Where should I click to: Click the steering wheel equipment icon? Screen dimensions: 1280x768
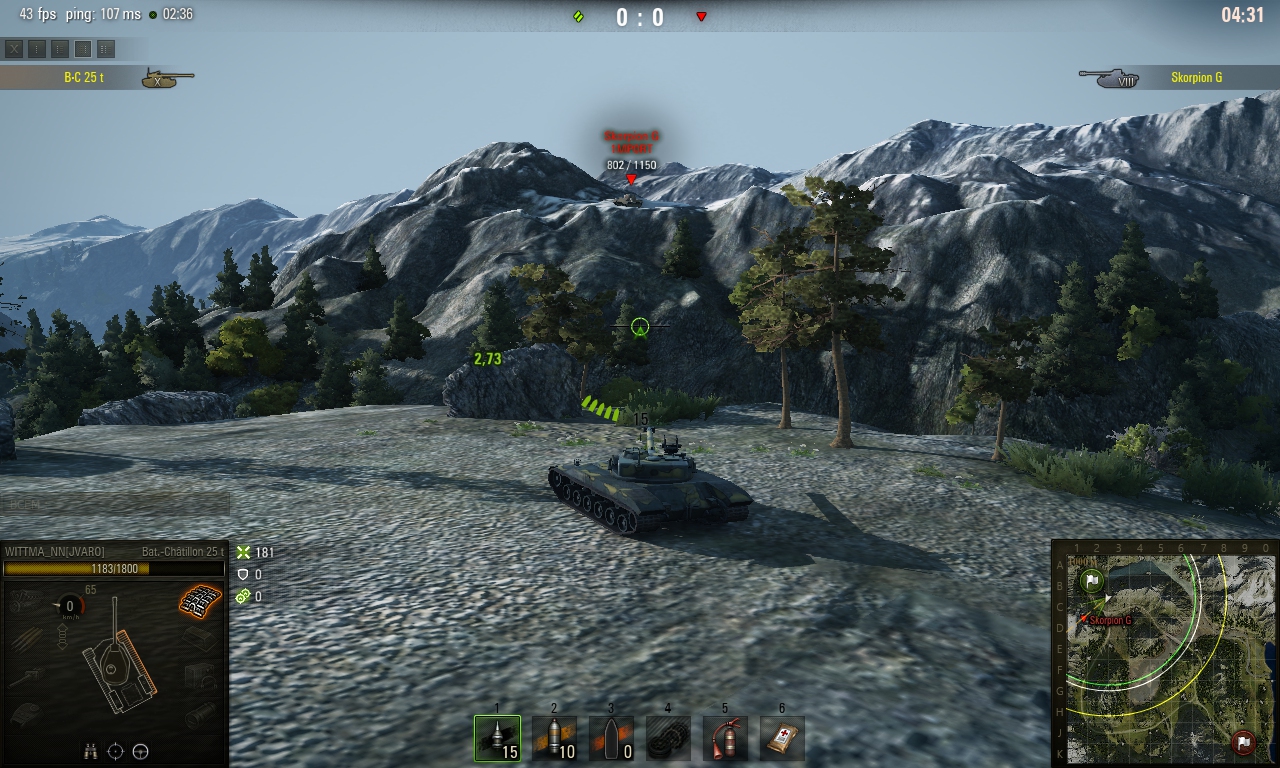(x=140, y=751)
